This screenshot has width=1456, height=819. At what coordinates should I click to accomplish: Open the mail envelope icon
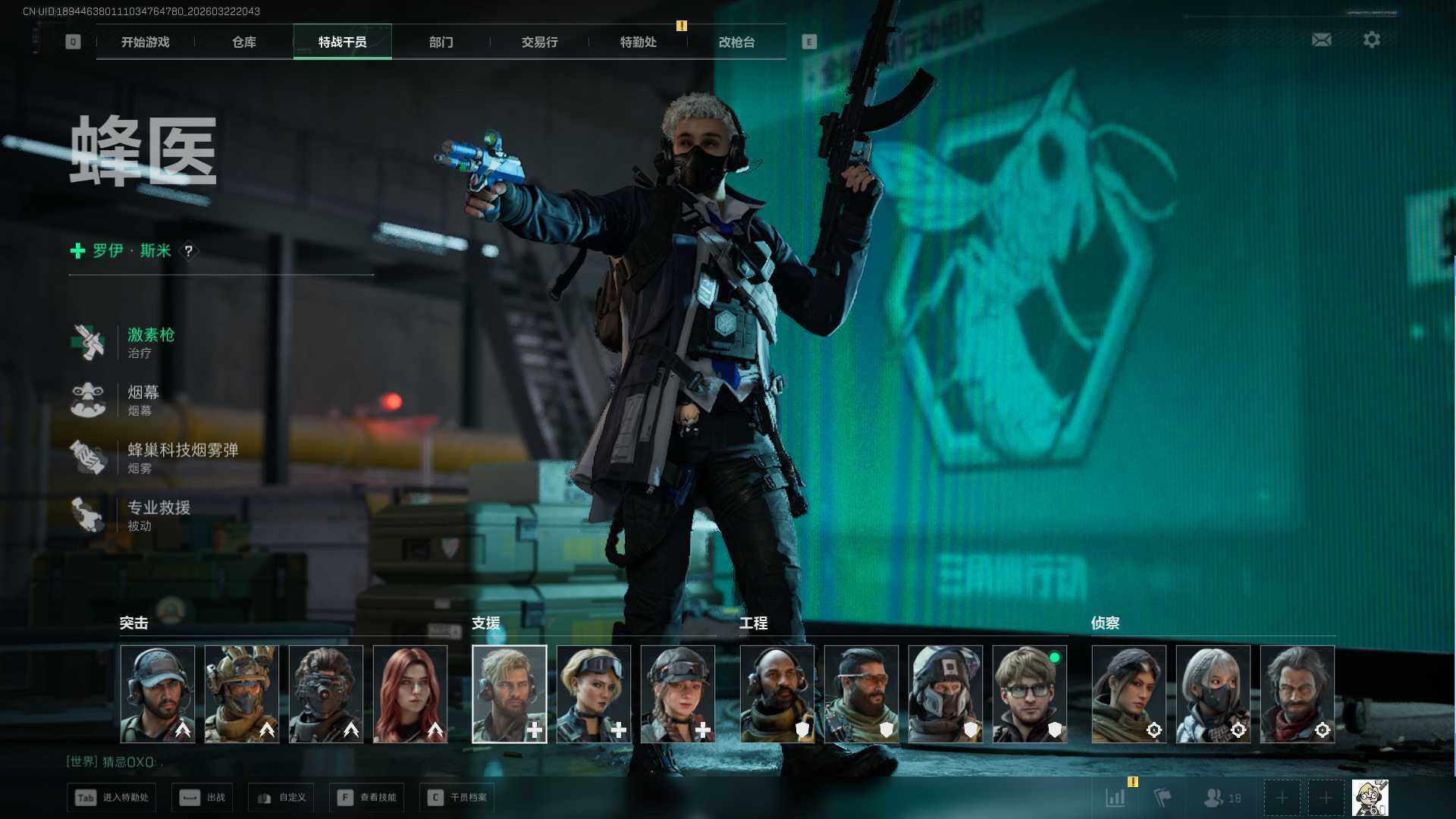coord(1321,39)
